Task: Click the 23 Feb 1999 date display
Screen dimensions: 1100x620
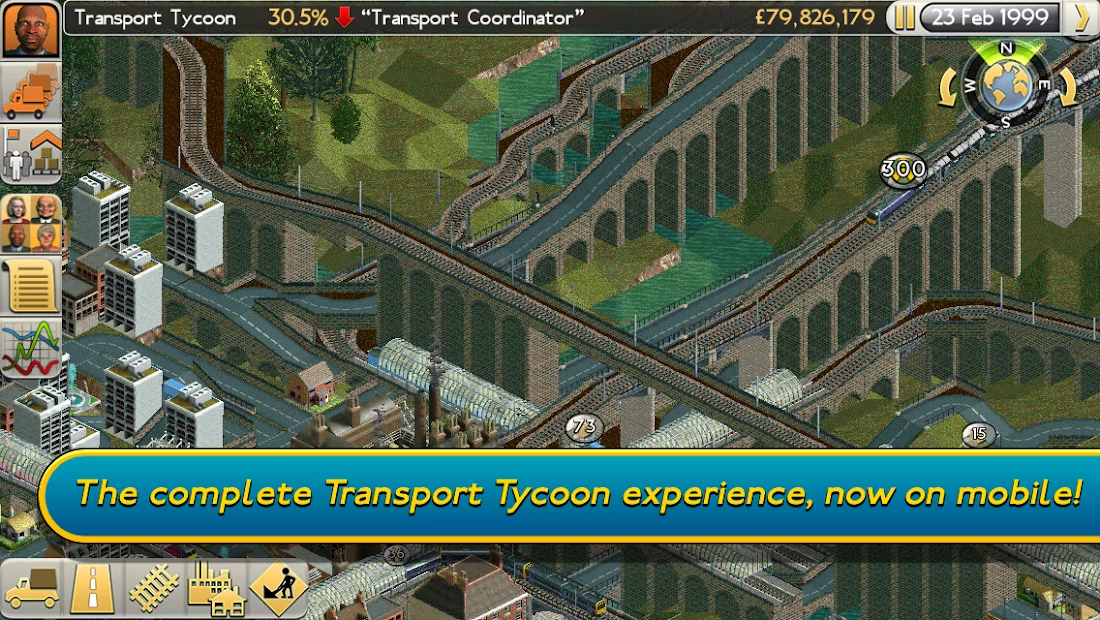Action: (x=989, y=18)
